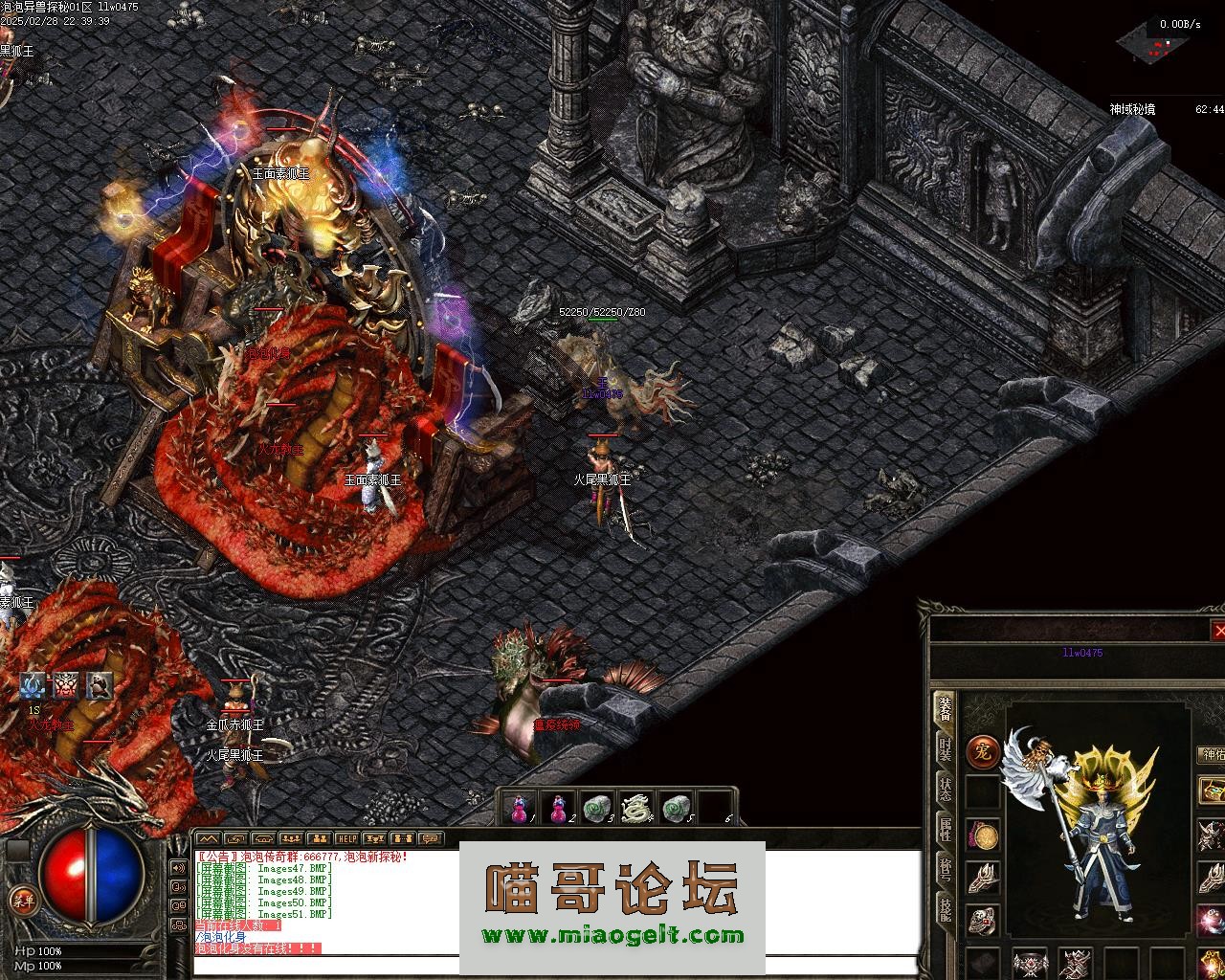
Task: Toggle the sound speaker button beside chat
Action: point(178,868)
